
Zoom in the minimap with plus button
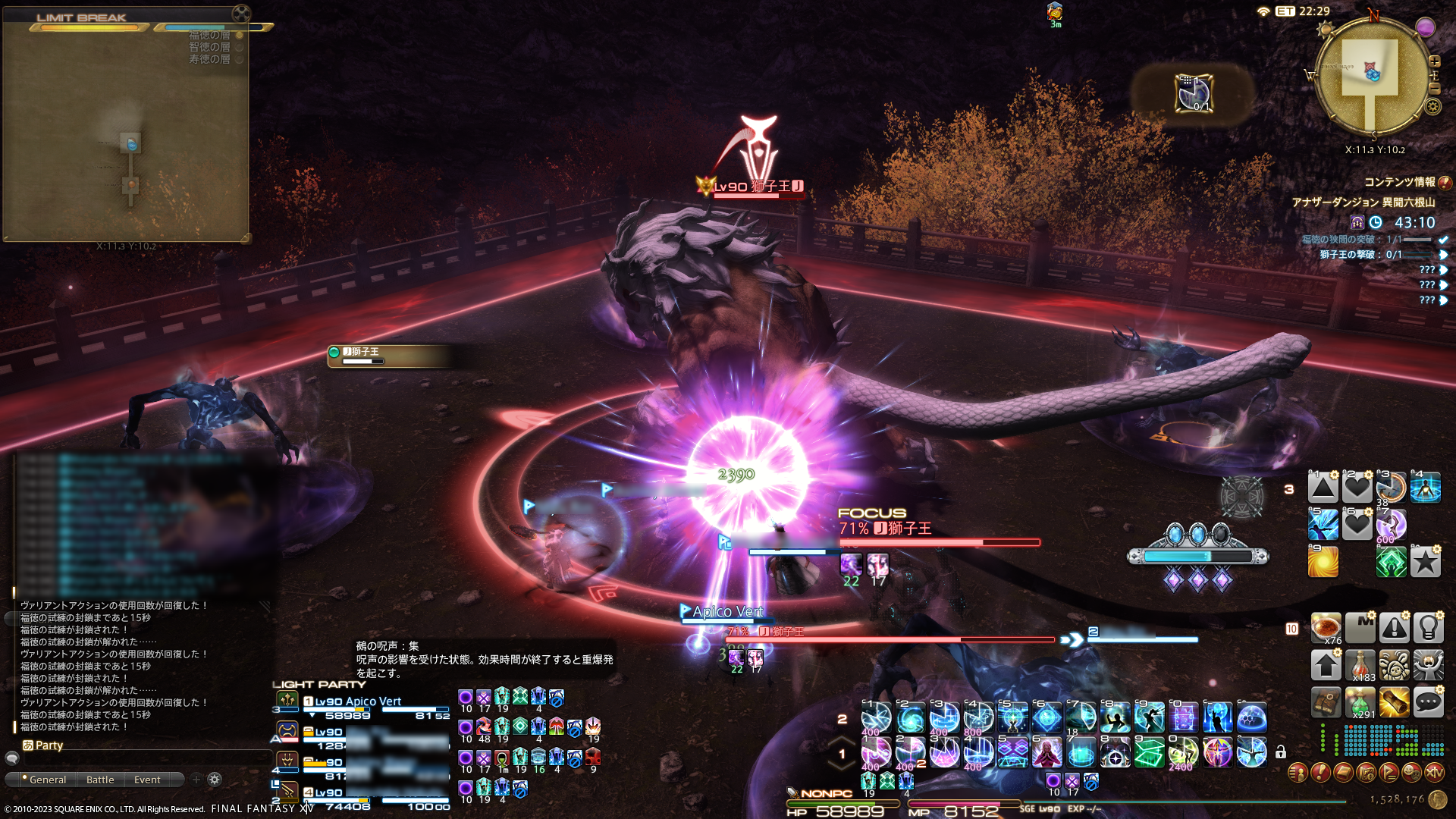(x=1434, y=61)
